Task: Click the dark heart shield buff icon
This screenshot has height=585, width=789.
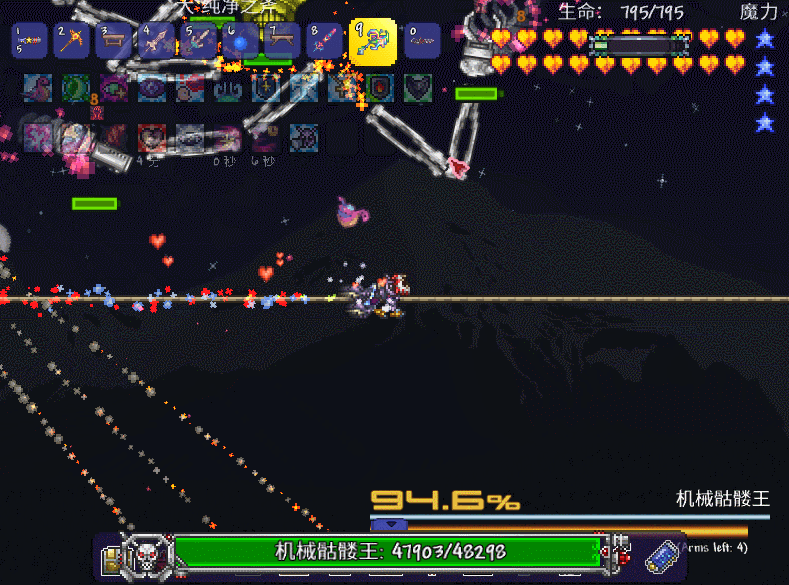Action: [418, 88]
